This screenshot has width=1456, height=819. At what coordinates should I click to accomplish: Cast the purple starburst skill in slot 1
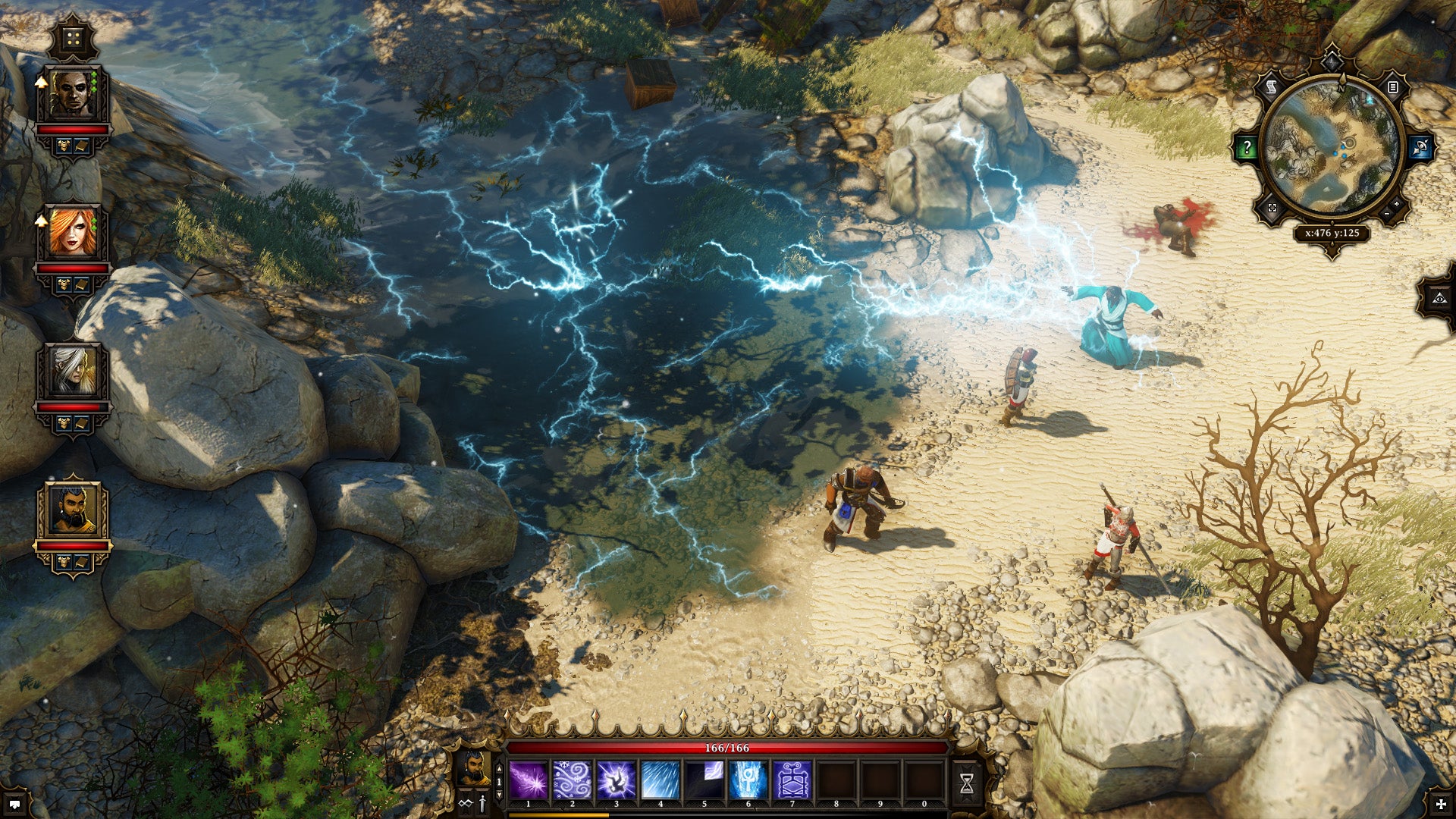pos(529,780)
